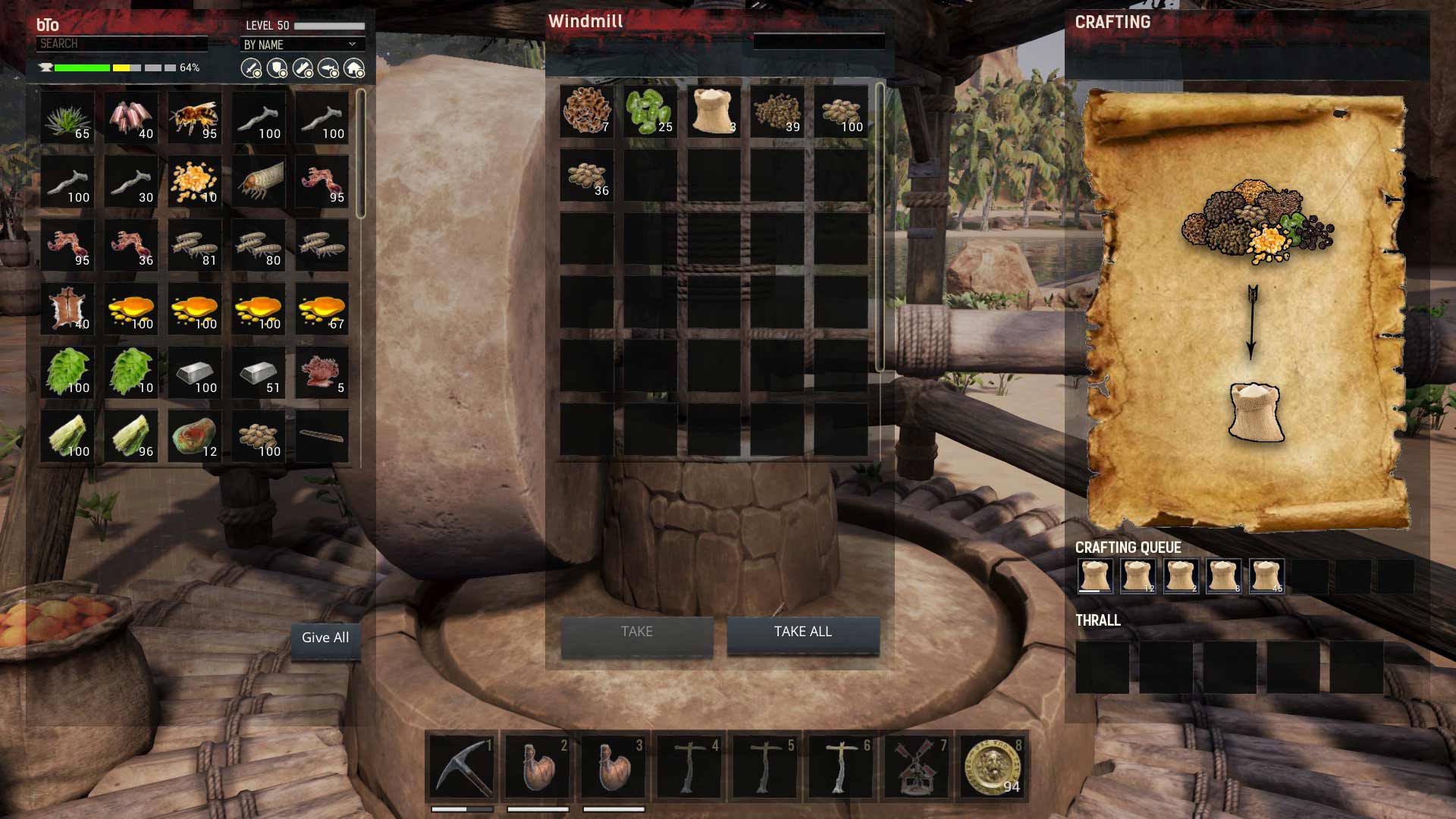This screenshot has height=819, width=1456.
Task: Open the By Name sort dropdown
Action: point(301,45)
